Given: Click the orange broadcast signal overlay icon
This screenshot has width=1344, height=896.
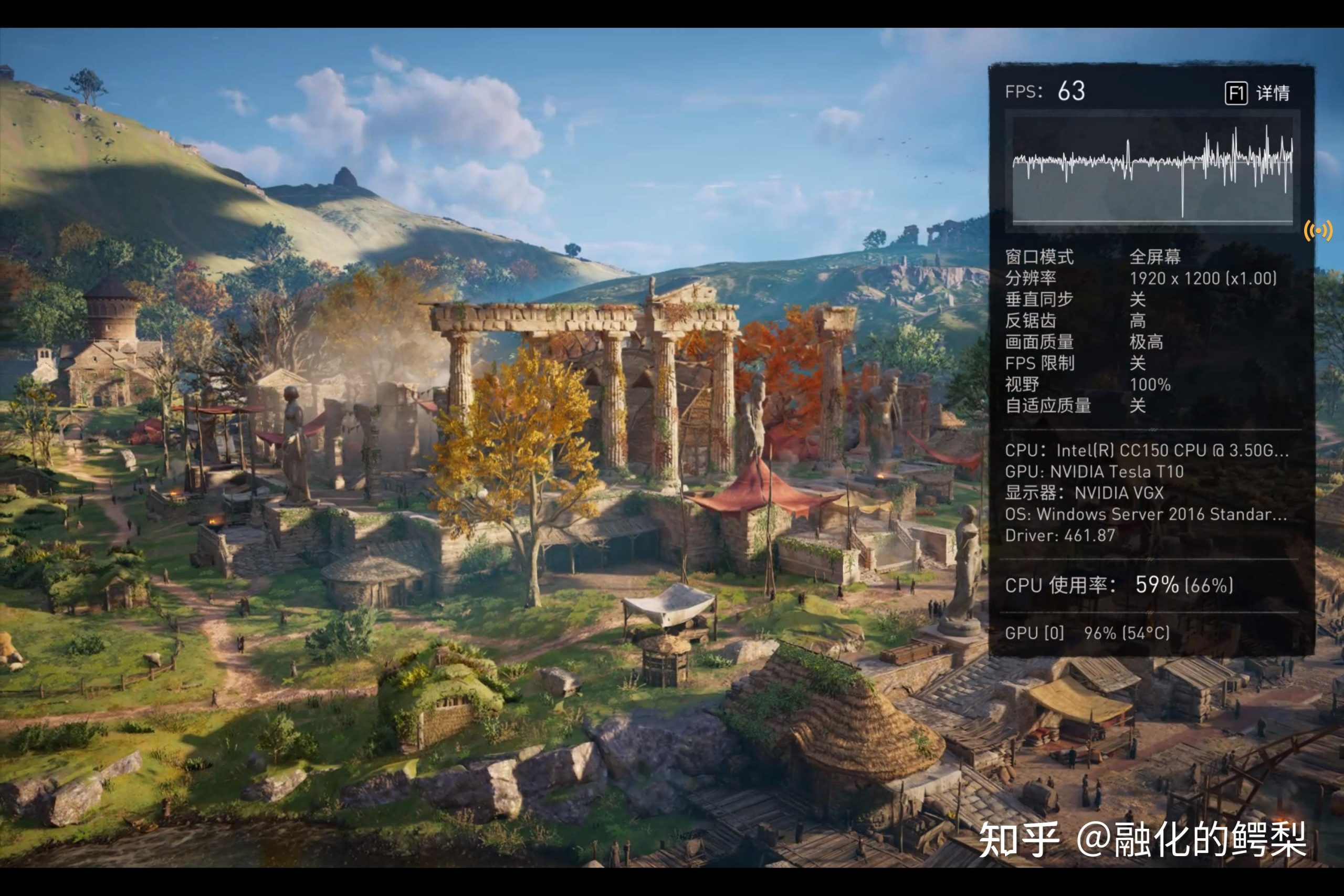Looking at the screenshot, I should [1318, 231].
